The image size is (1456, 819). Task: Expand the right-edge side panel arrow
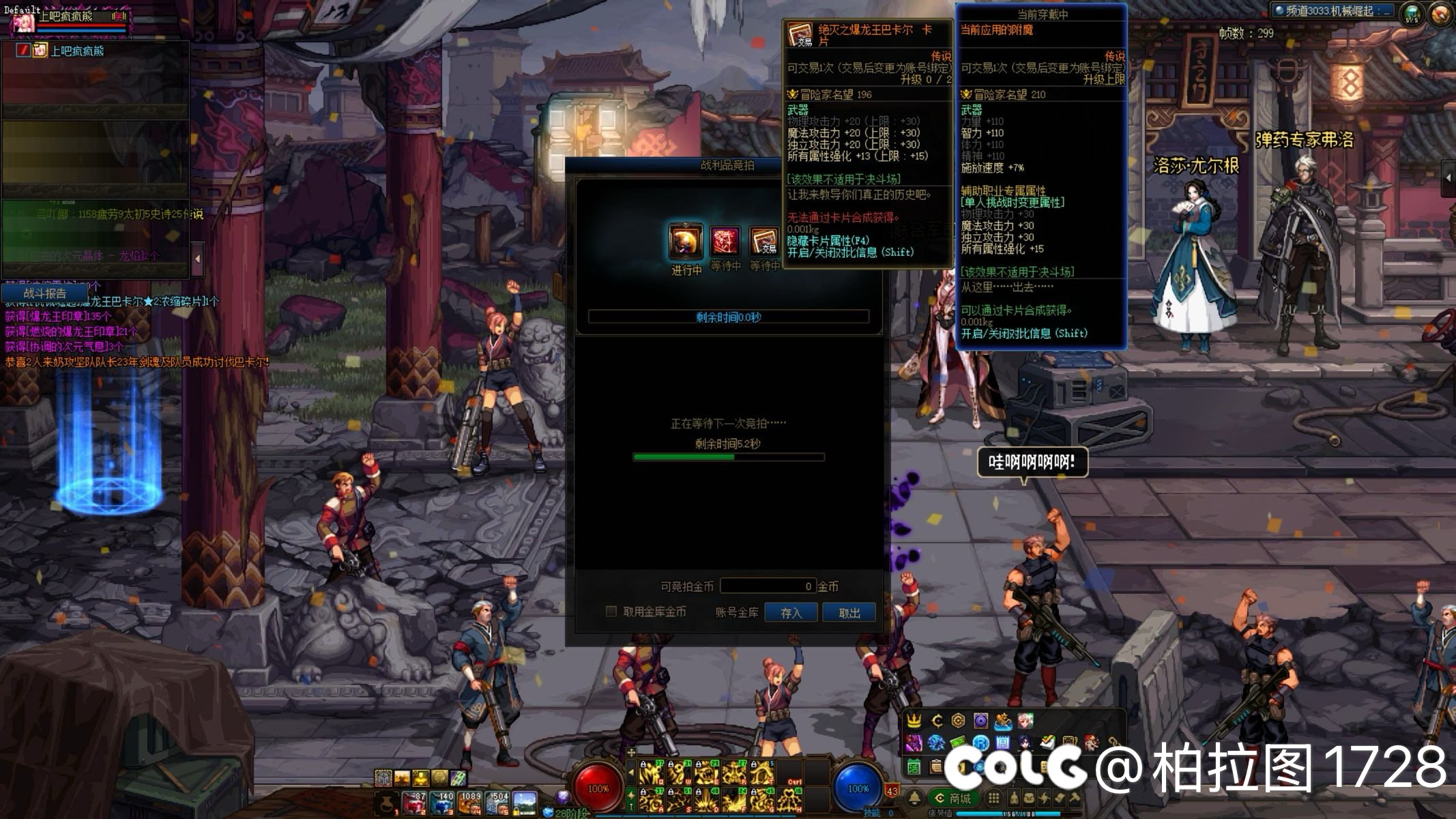1448,178
